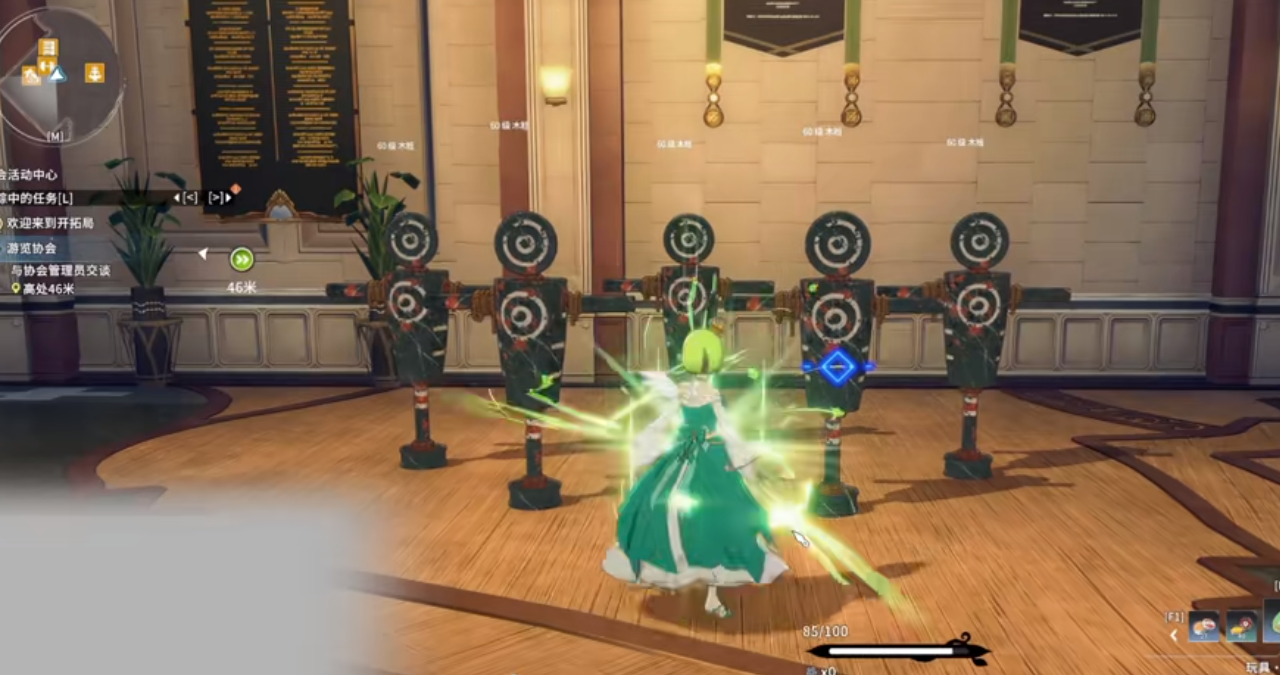Select the anchor marker on the minimap
1280x675 pixels.
[94, 72]
